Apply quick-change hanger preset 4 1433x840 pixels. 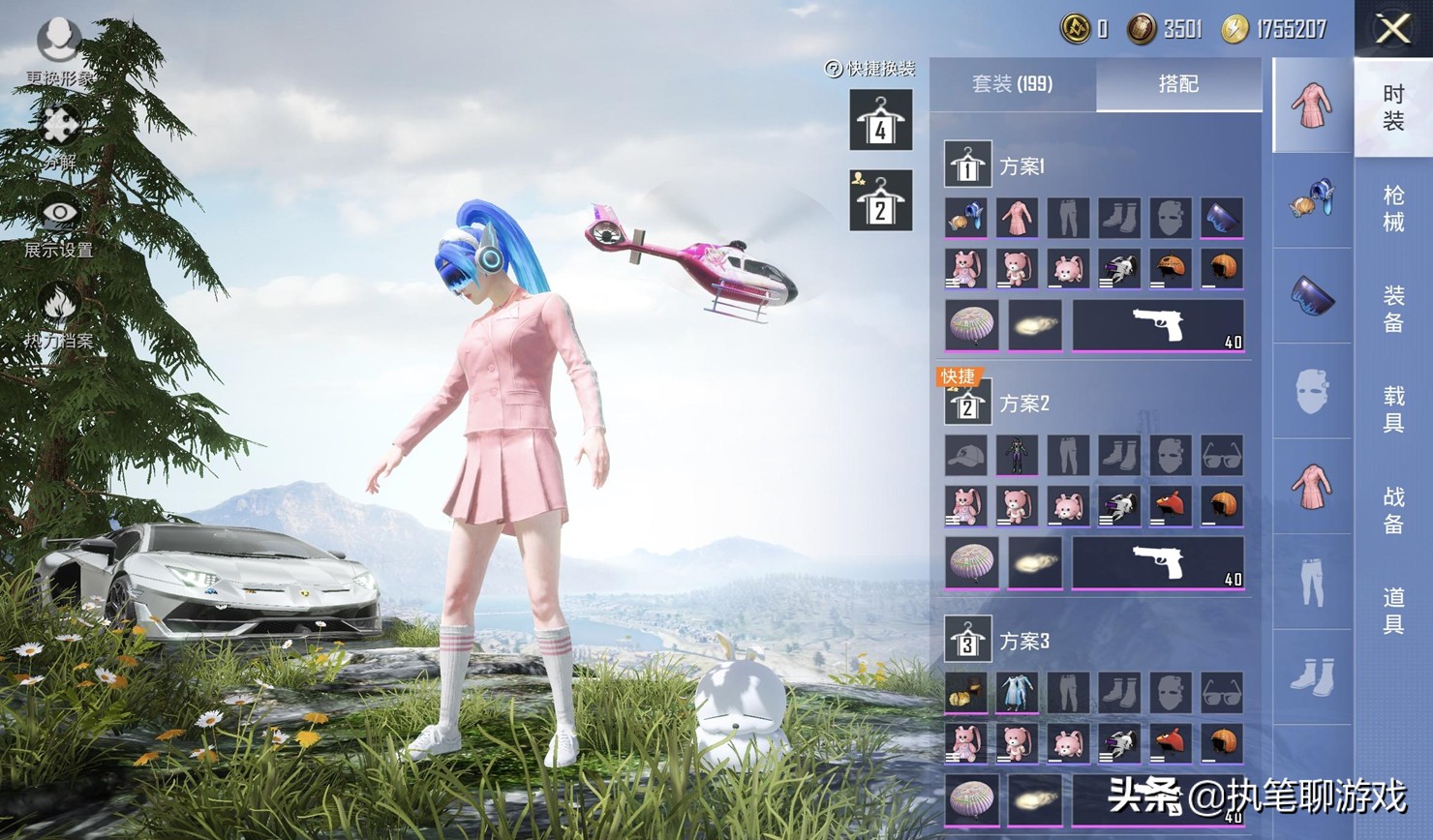pos(880,121)
